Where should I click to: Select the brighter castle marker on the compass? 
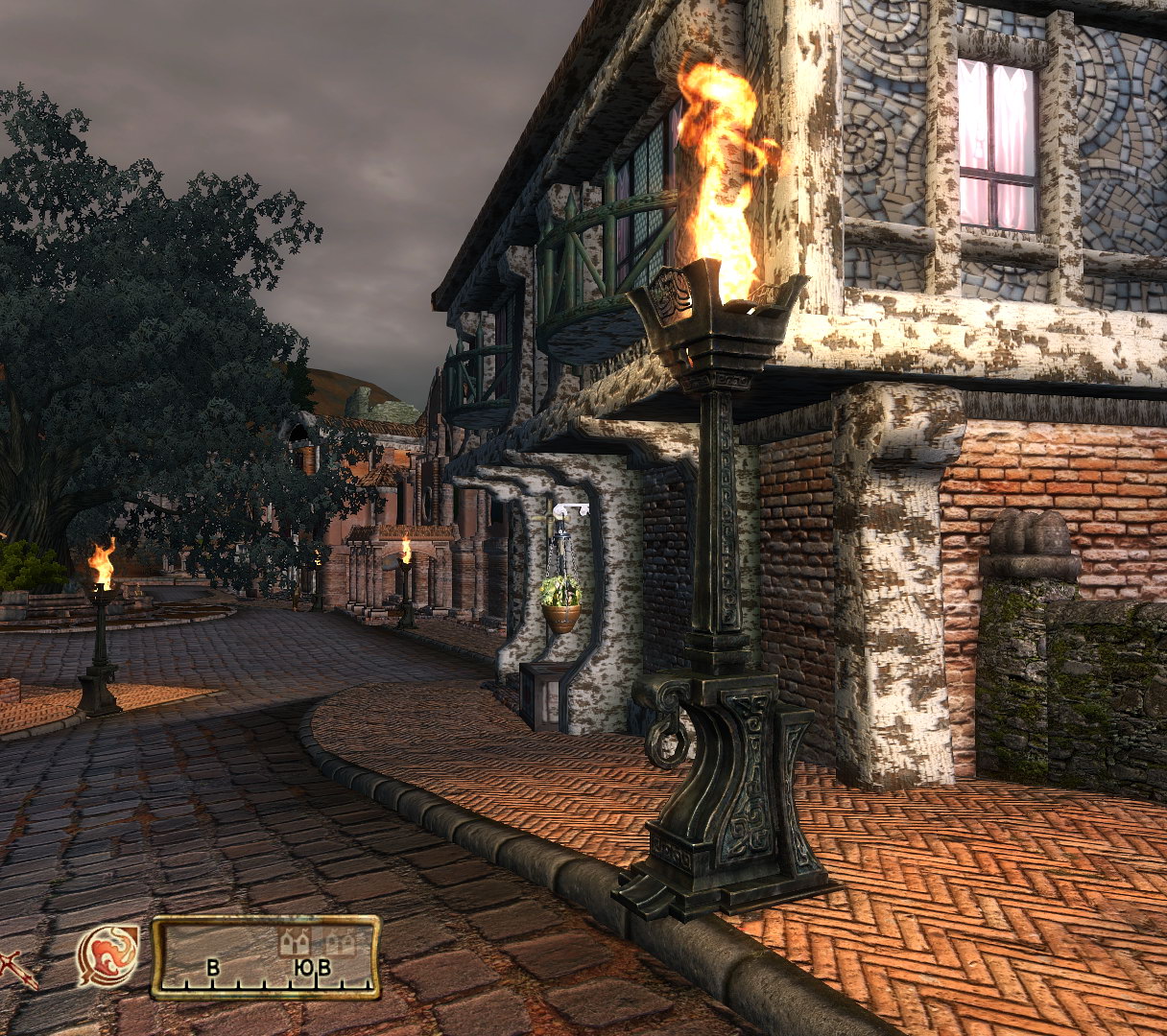295,942
